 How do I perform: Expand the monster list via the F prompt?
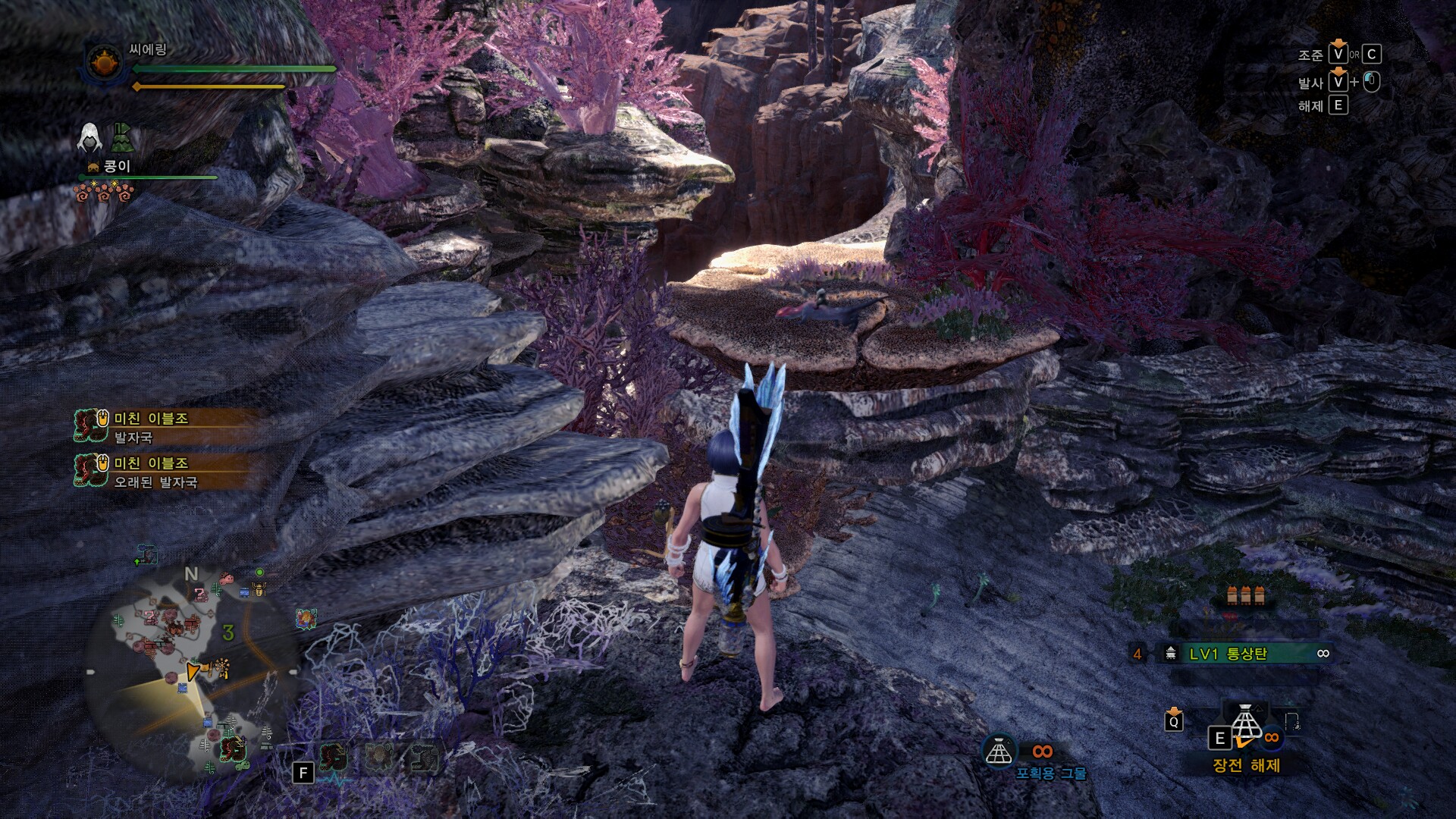coord(303,773)
